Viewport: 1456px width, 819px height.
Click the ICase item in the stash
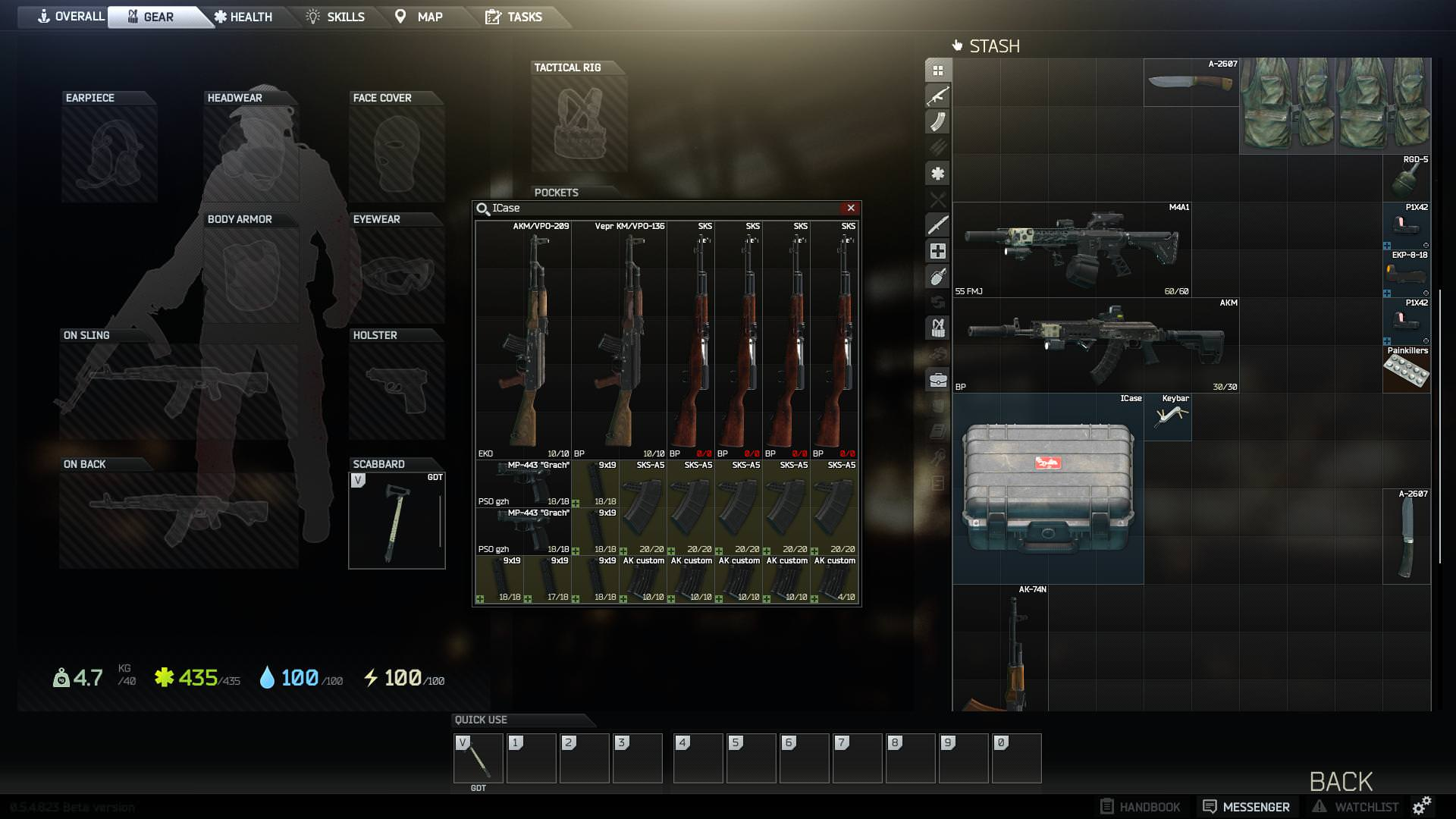pos(1047,488)
